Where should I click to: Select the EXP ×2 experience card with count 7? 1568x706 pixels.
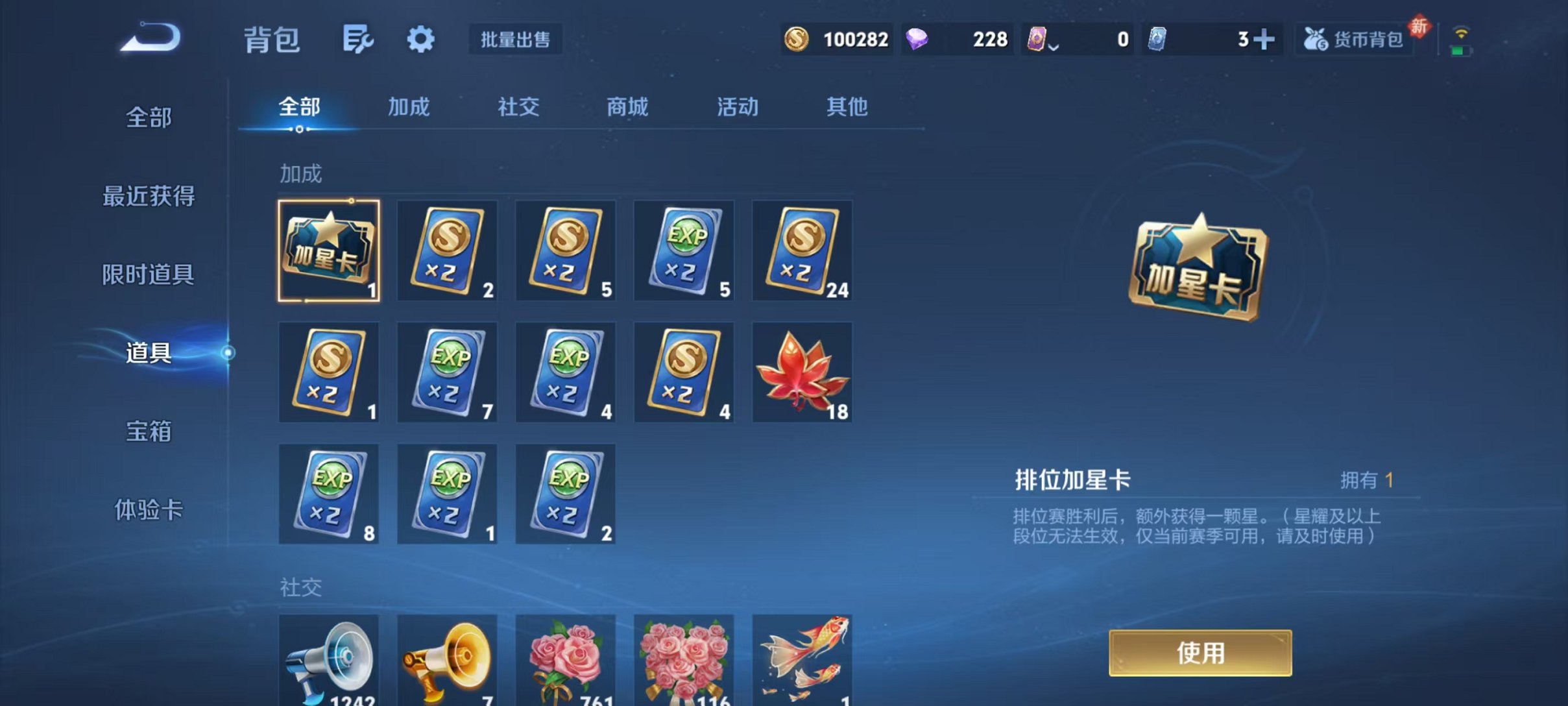pos(446,372)
